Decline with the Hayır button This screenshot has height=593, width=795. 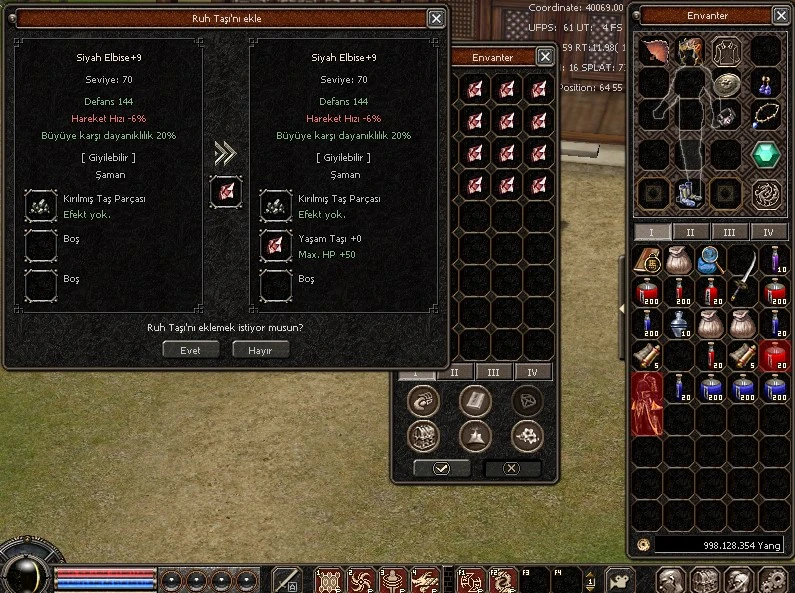pyautogui.click(x=260, y=350)
